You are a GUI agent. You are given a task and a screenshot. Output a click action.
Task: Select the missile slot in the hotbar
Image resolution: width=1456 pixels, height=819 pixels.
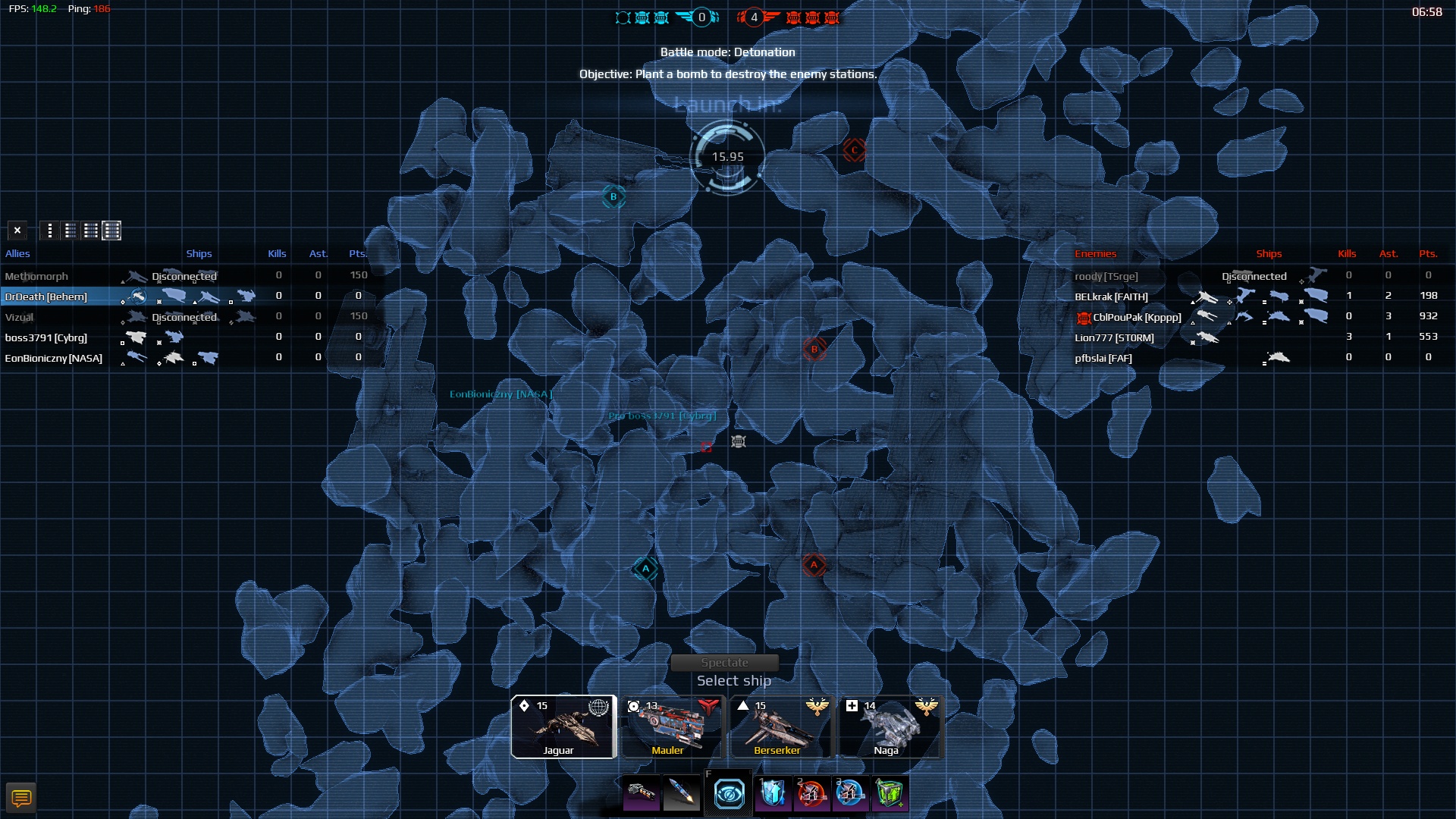coord(682,793)
